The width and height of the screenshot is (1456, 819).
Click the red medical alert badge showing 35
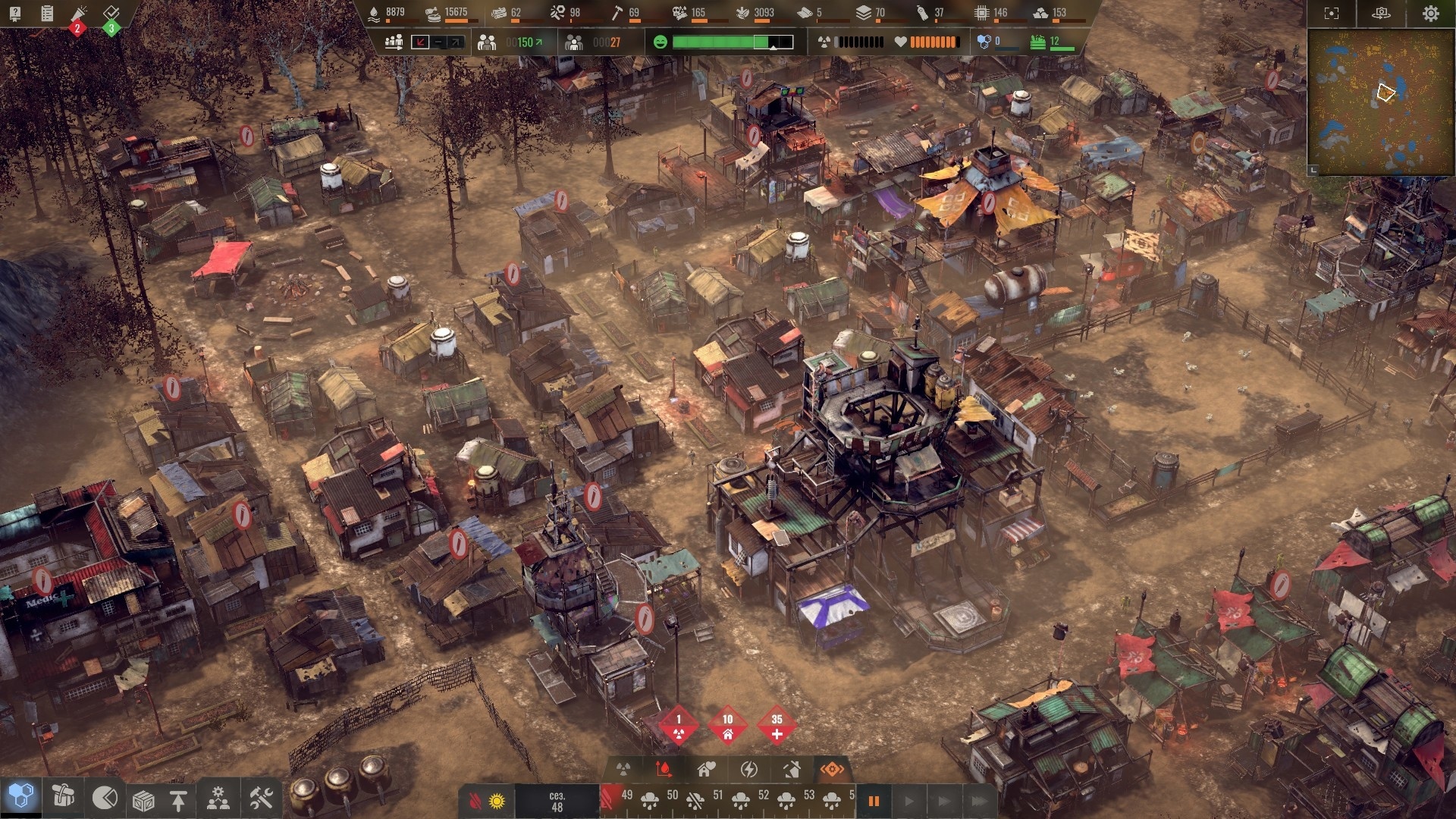[x=777, y=726]
